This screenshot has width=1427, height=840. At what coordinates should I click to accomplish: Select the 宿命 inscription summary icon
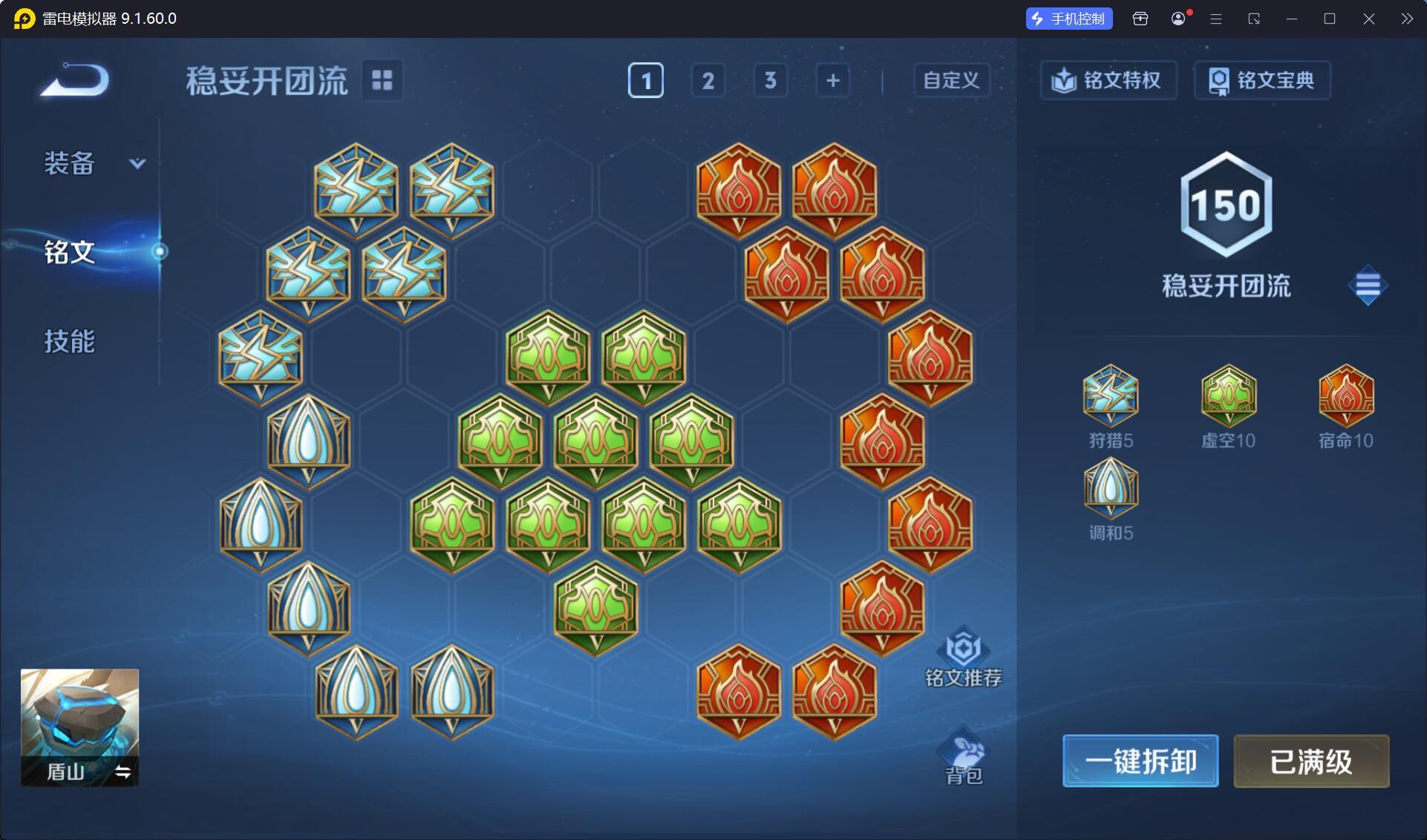1345,395
